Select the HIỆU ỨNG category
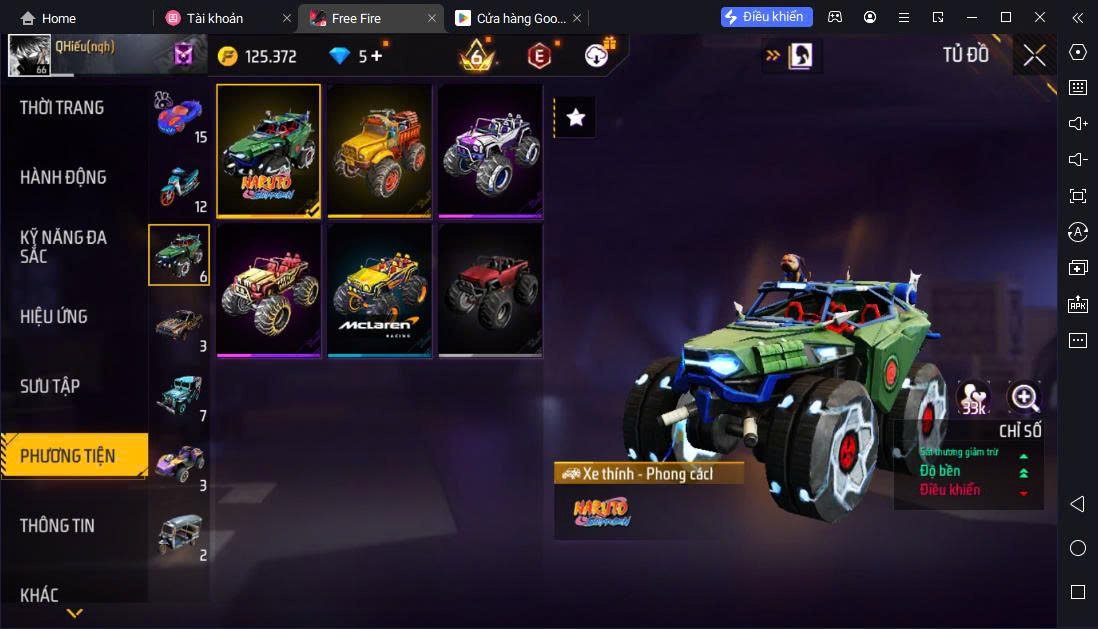Viewport: 1098px width, 629px height. 54,317
